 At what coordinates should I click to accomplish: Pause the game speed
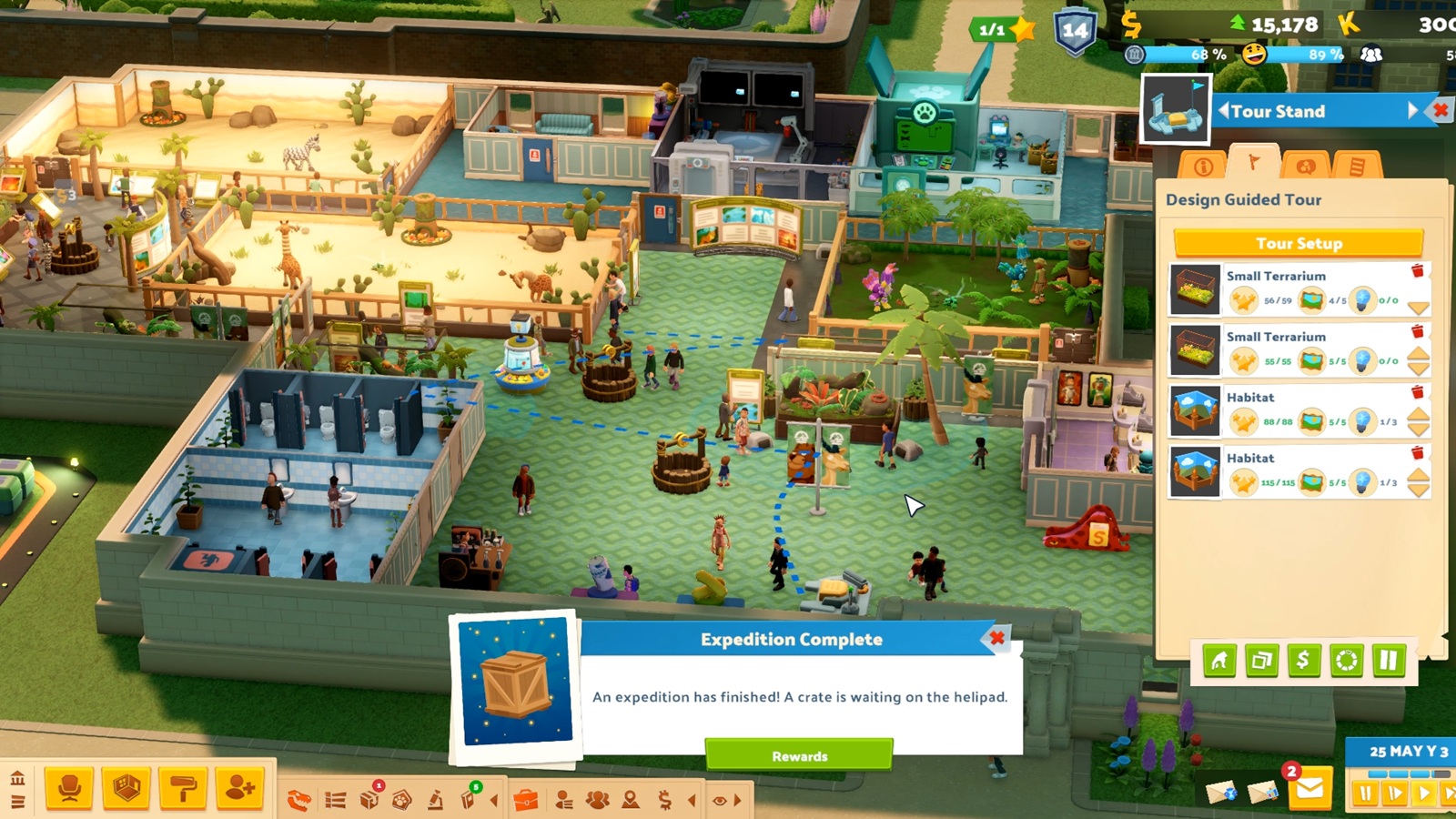coord(1365,794)
